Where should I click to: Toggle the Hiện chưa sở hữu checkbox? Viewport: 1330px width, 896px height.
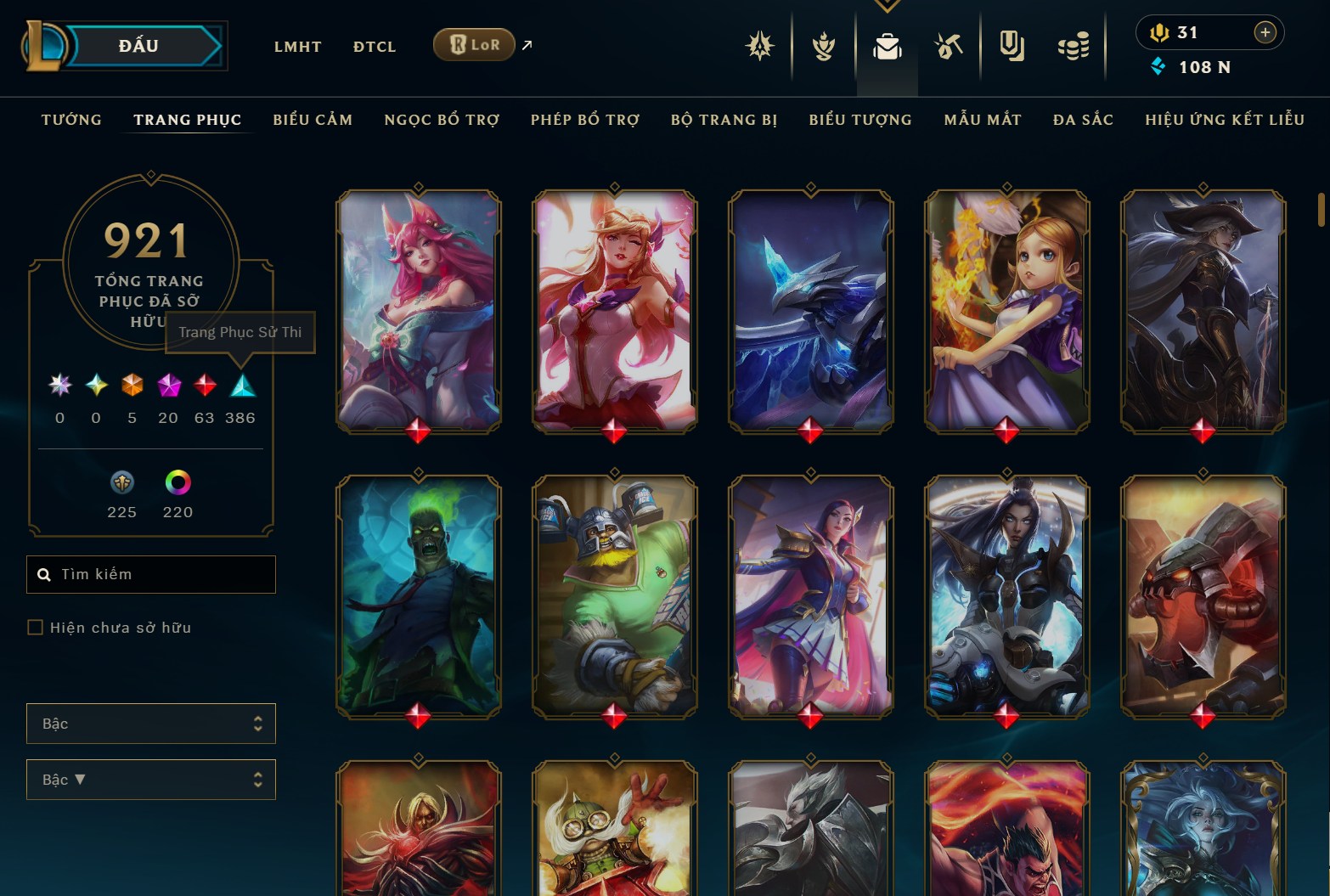click(x=36, y=628)
